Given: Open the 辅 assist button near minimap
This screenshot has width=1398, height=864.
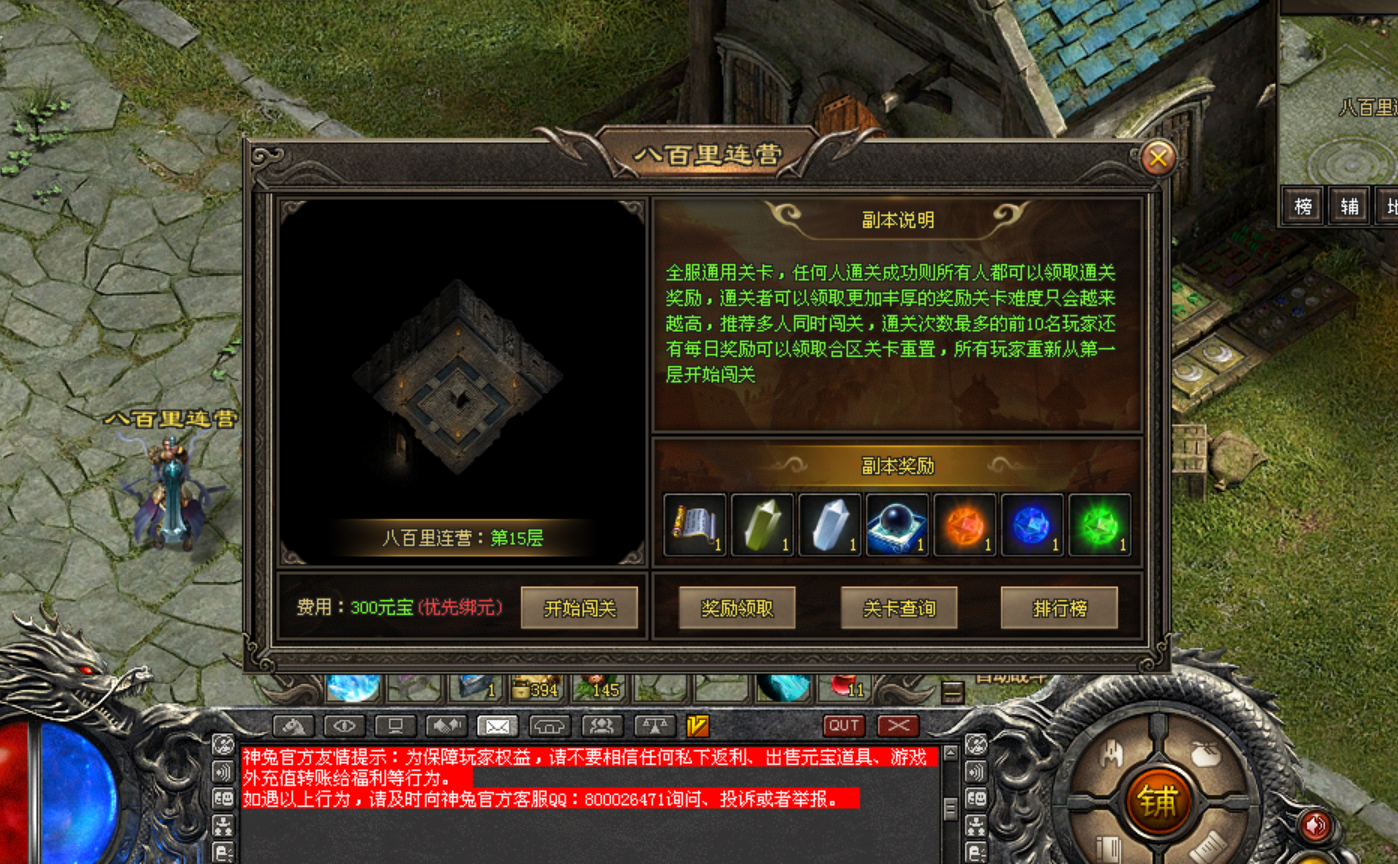Looking at the screenshot, I should (x=1349, y=207).
